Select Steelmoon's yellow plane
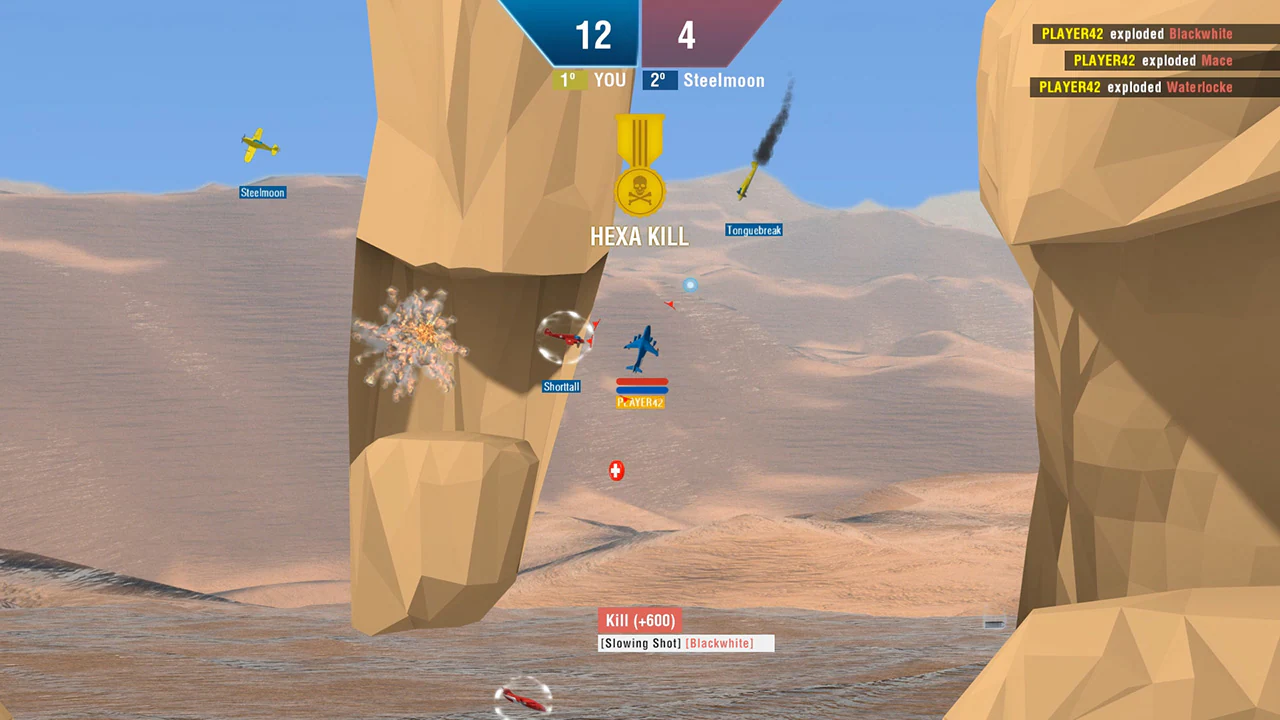The image size is (1280, 720). 260,148
